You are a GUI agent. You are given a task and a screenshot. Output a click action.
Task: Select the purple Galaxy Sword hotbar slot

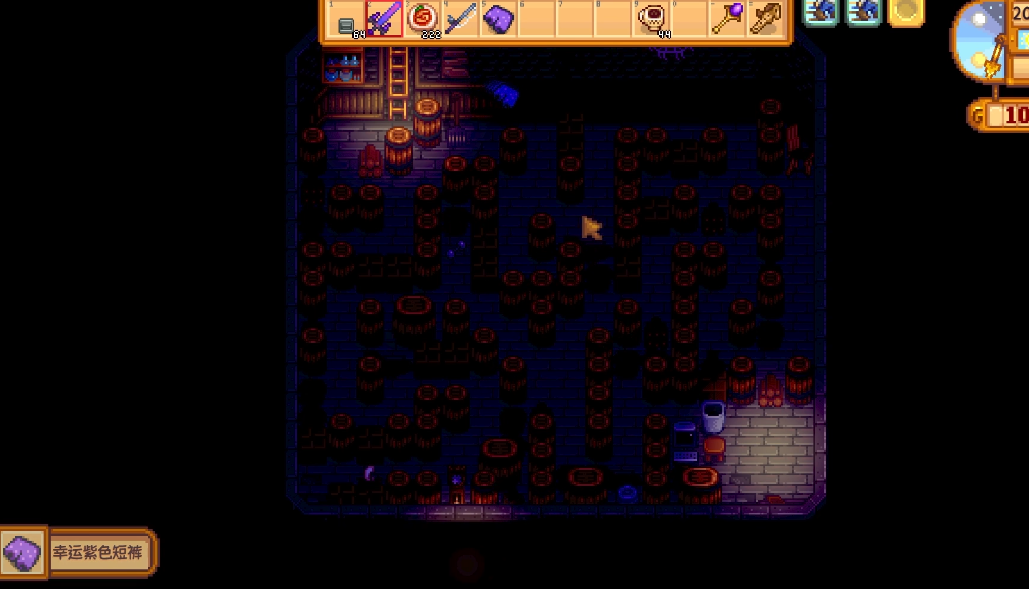pos(384,19)
